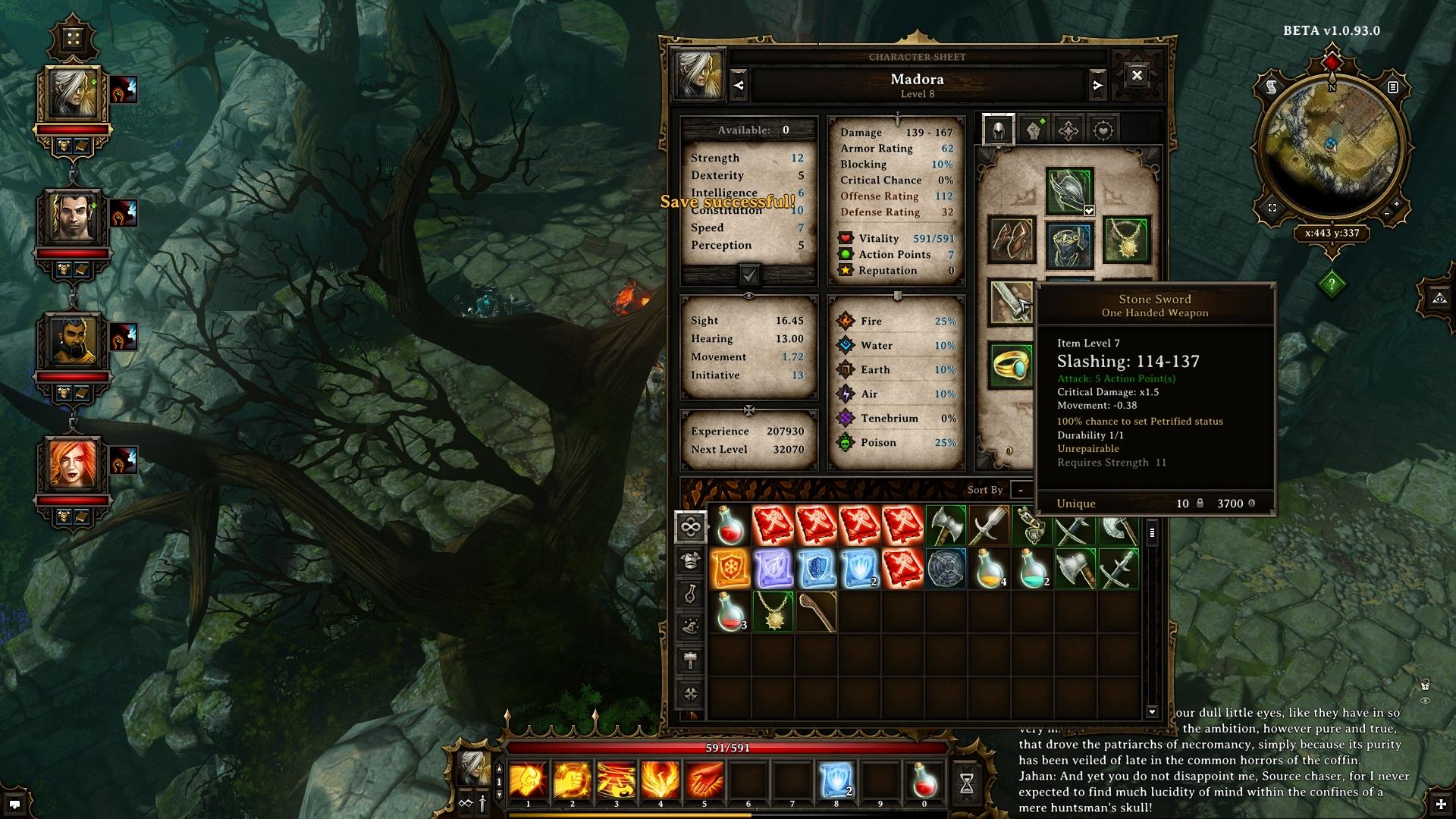Select the gold amulet equipment slot
This screenshot has height=819, width=1456.
1126,240
